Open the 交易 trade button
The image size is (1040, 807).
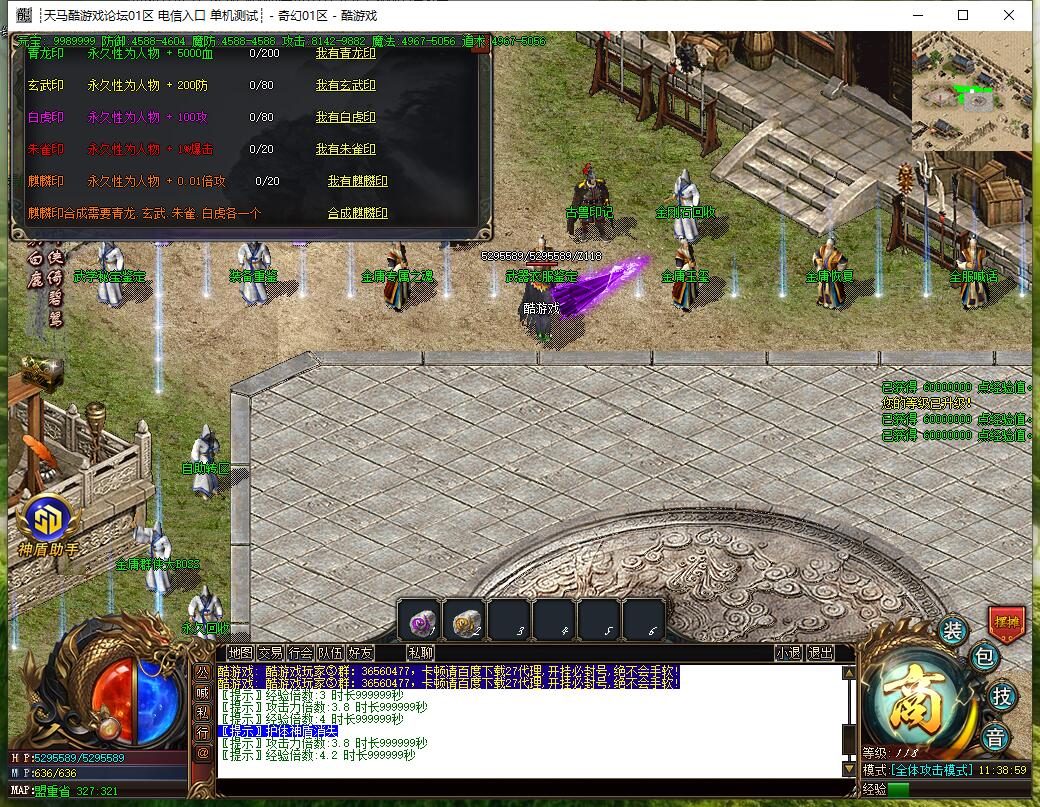pyautogui.click(x=270, y=653)
